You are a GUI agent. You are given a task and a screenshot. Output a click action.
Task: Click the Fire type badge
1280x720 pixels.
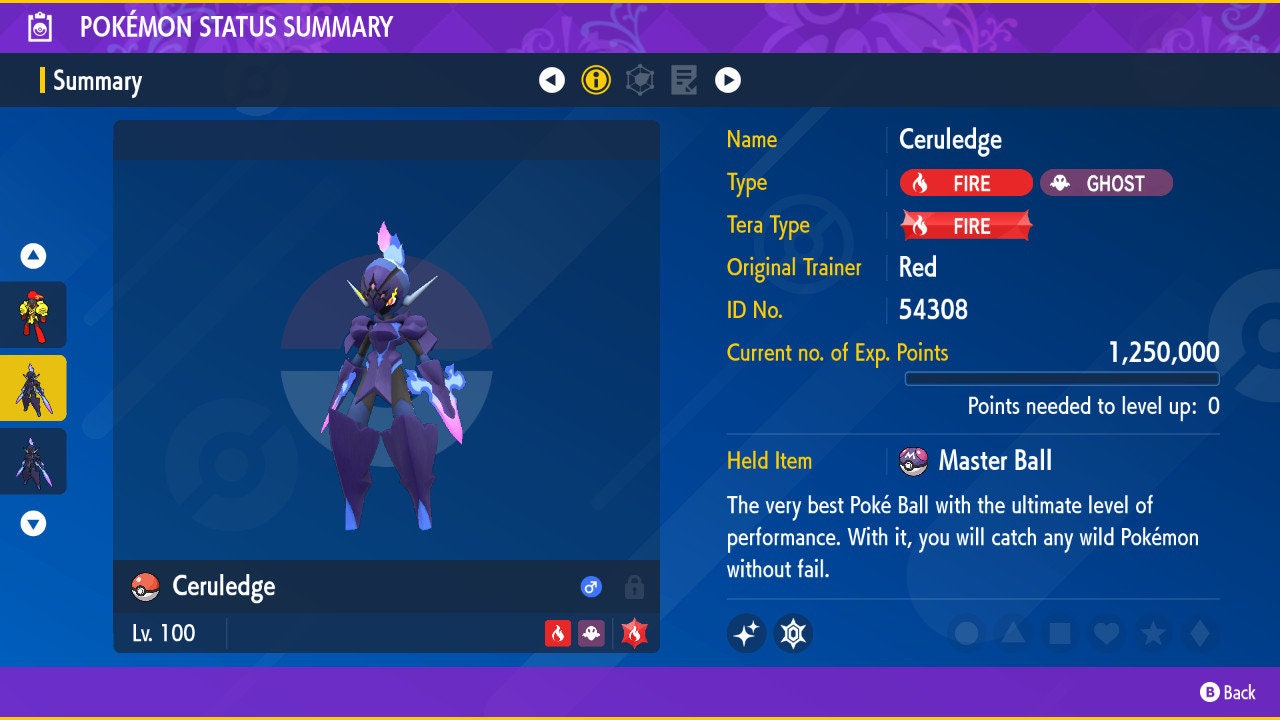(964, 183)
